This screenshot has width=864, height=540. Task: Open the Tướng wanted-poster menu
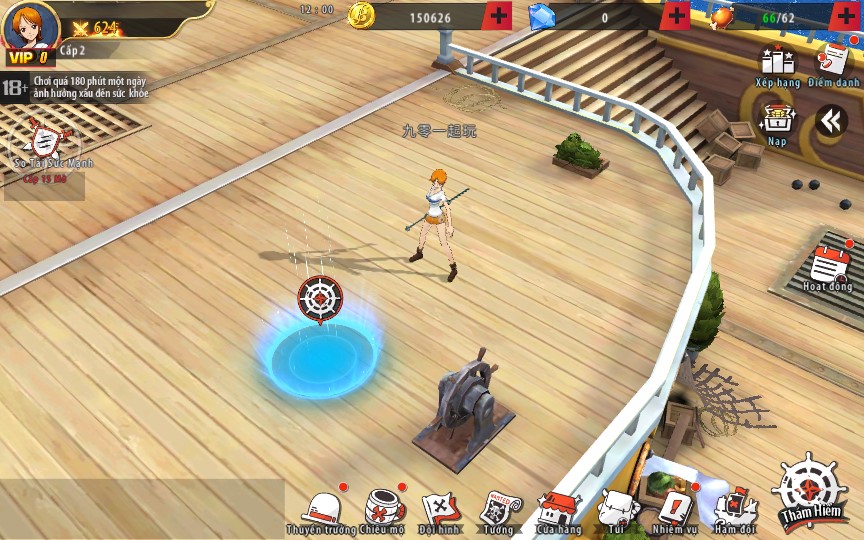click(498, 509)
